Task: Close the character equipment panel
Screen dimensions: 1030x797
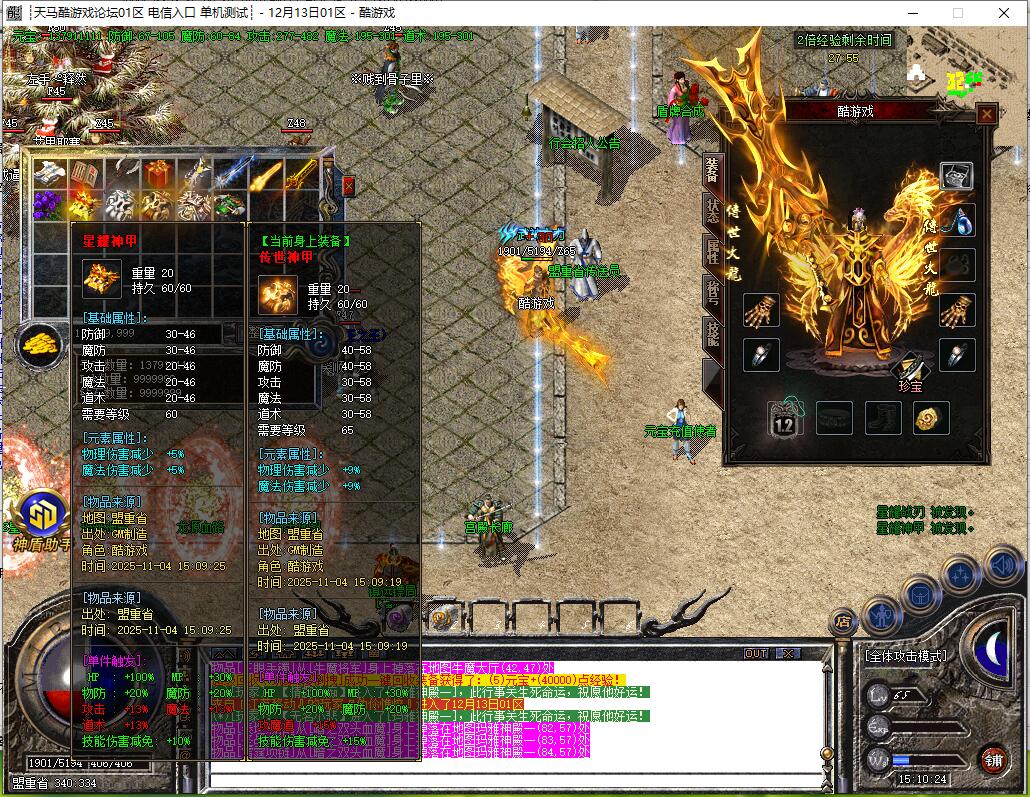Action: pos(986,114)
